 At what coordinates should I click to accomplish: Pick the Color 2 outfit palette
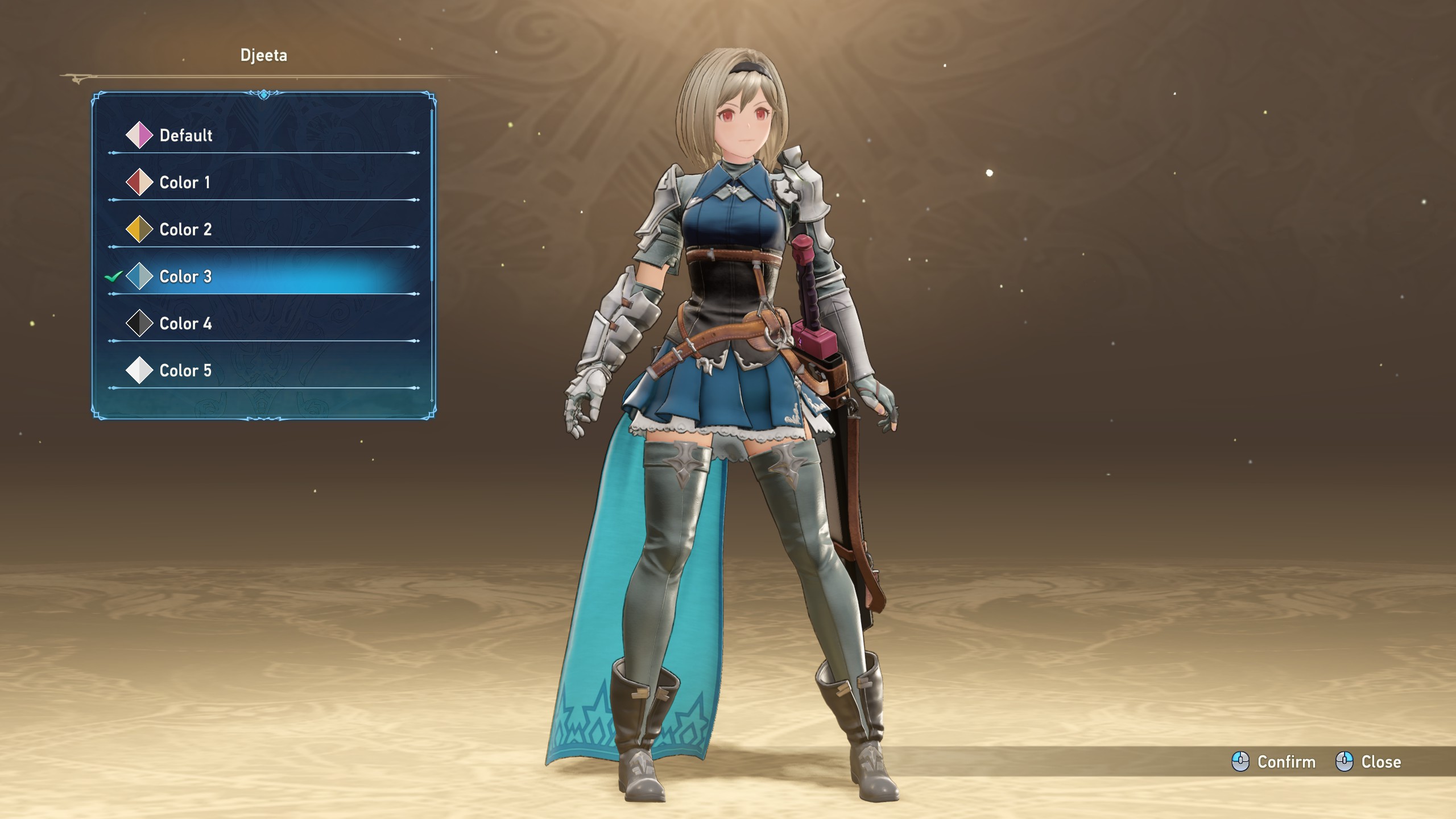point(185,230)
